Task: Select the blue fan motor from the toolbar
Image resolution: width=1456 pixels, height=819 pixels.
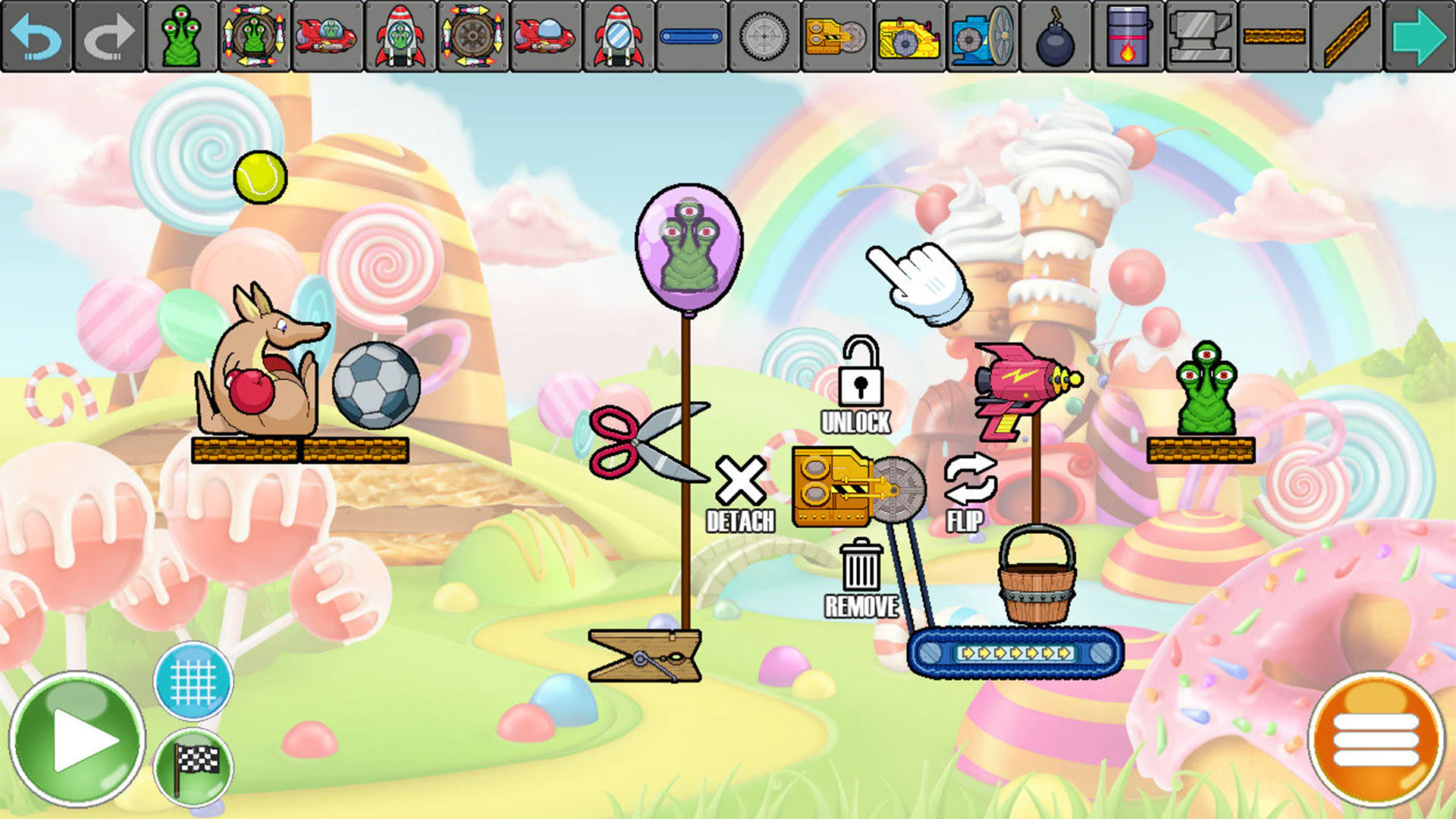Action: click(x=982, y=36)
